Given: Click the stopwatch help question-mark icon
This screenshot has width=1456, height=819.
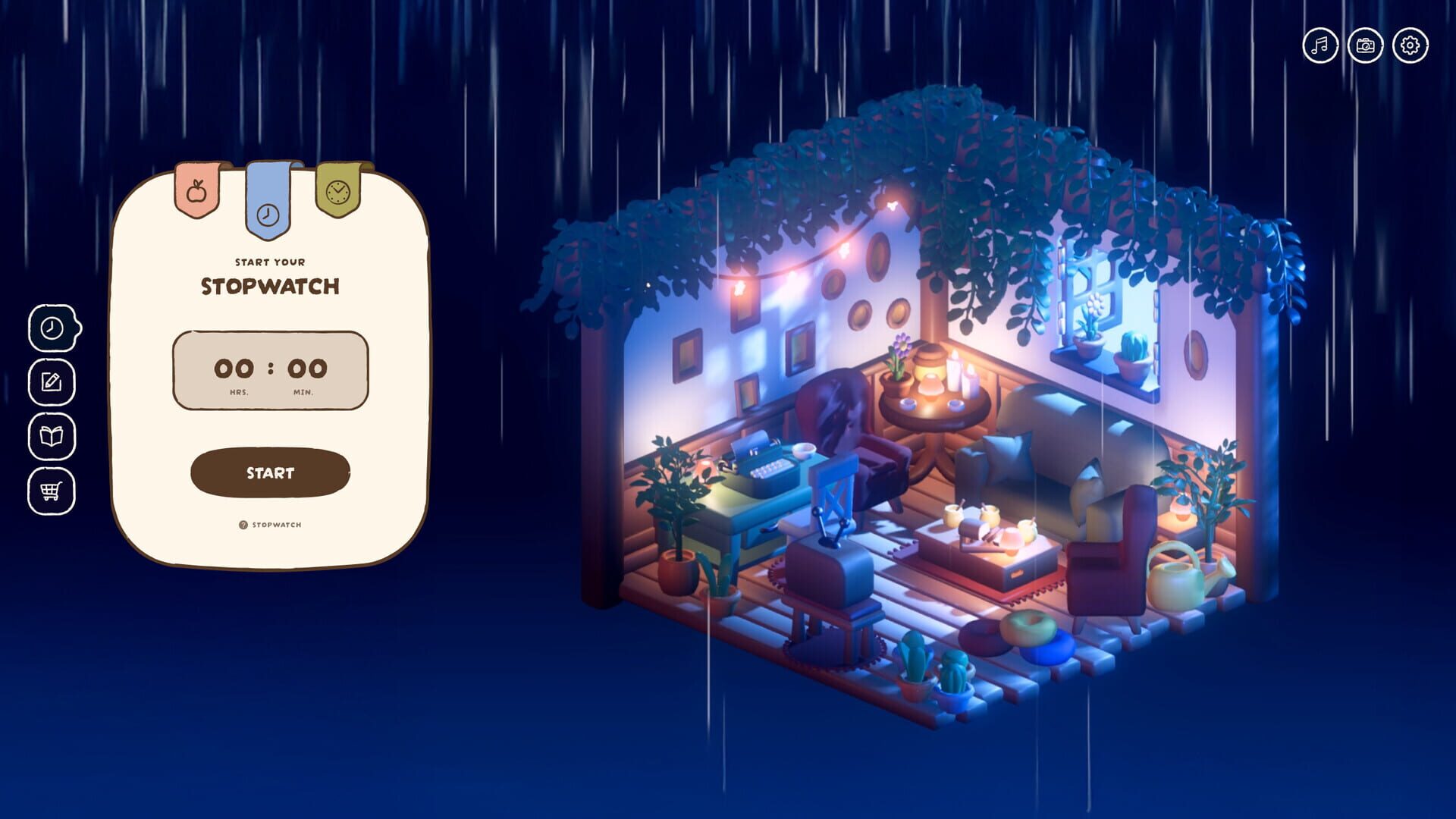Looking at the screenshot, I should point(242,524).
